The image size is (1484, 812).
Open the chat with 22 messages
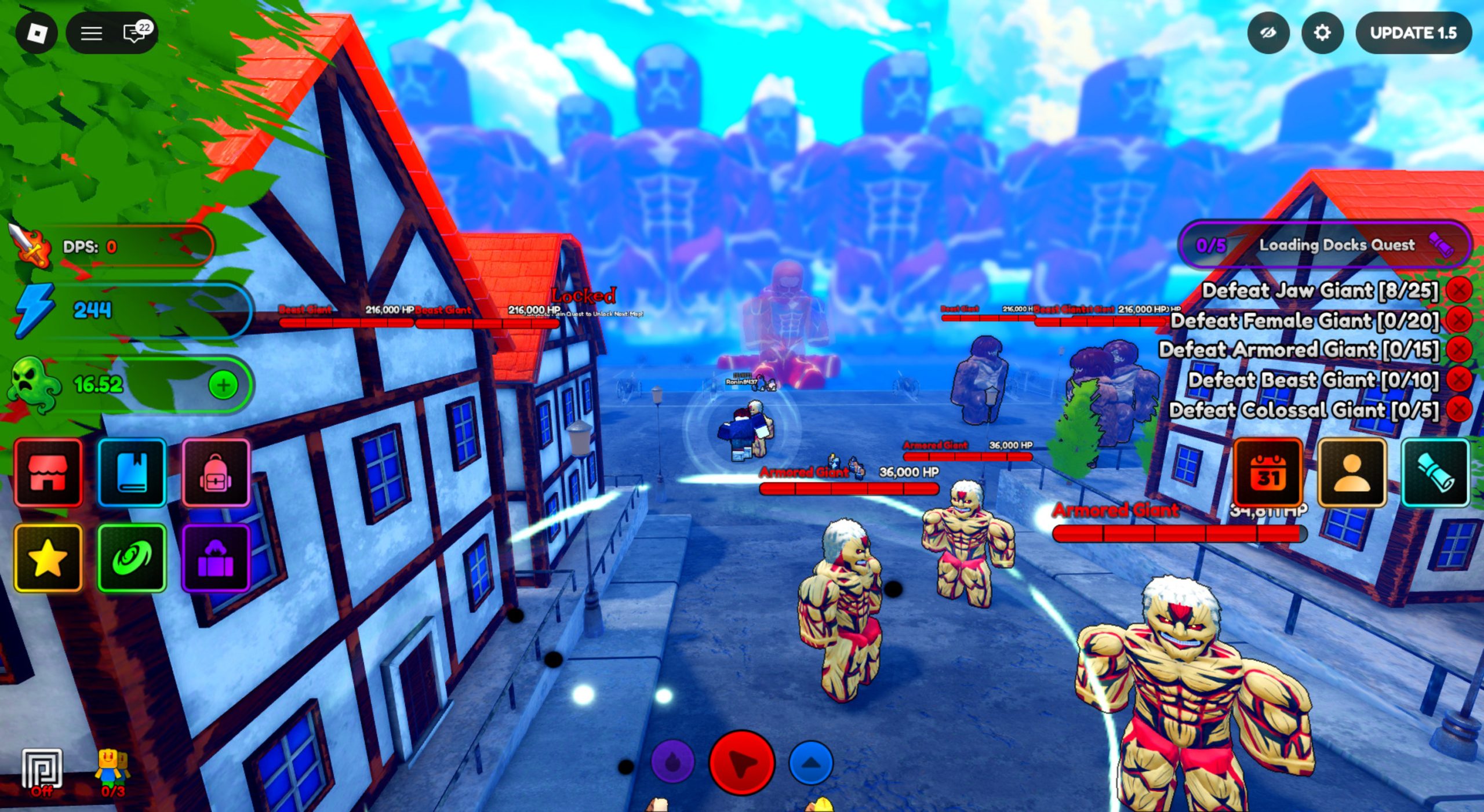(x=136, y=33)
